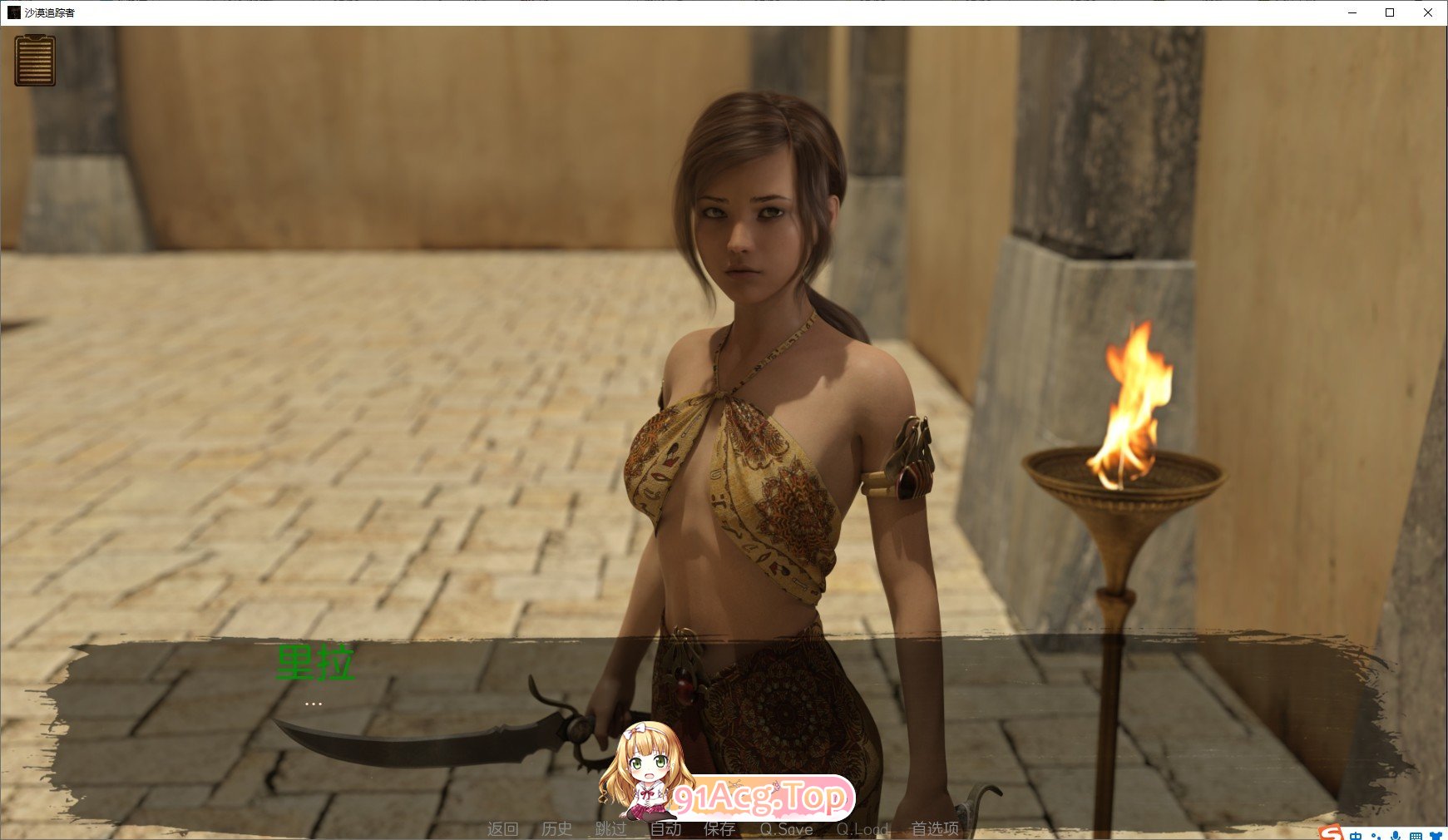Open the 历史 dialogue history screen
The image size is (1448, 840).
555,828
